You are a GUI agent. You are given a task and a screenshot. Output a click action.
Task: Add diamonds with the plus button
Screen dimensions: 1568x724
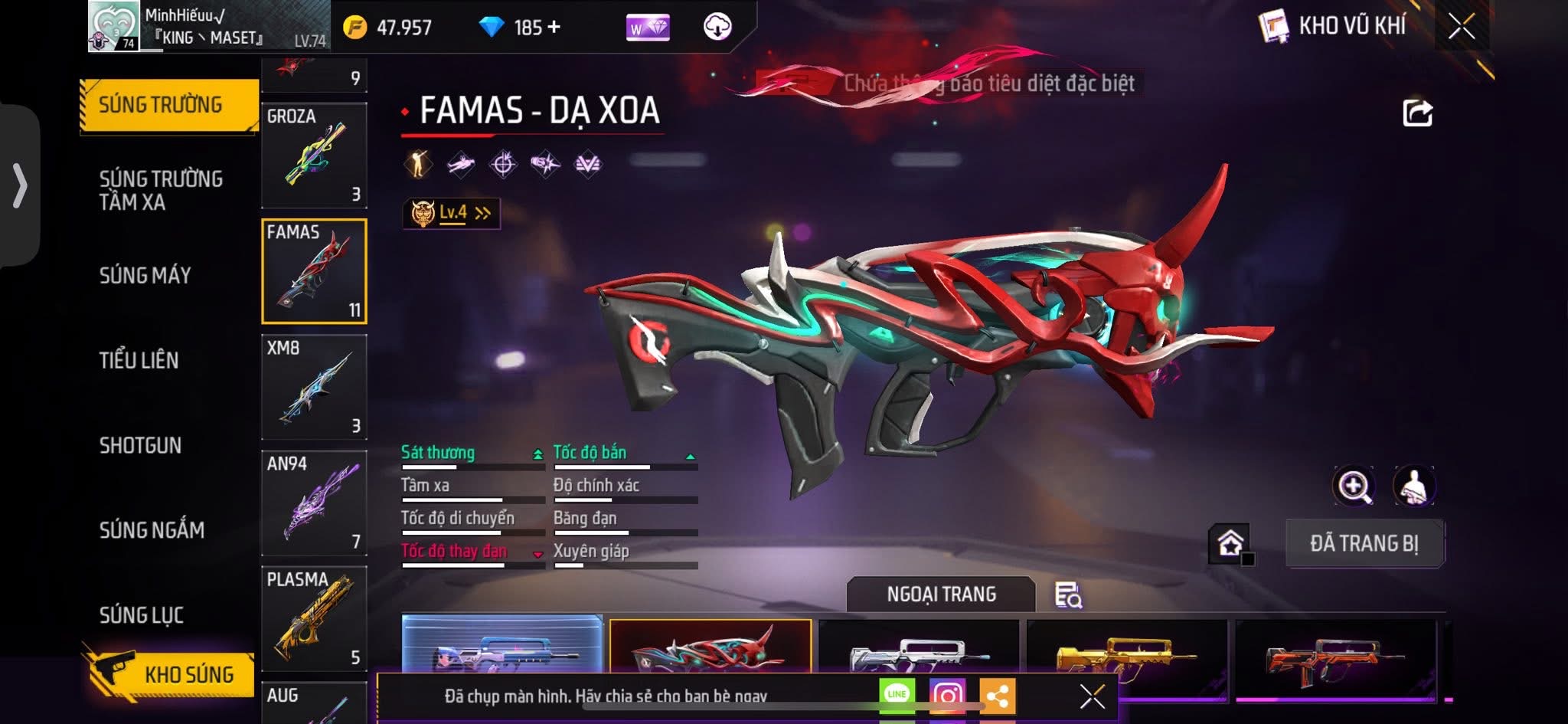554,28
